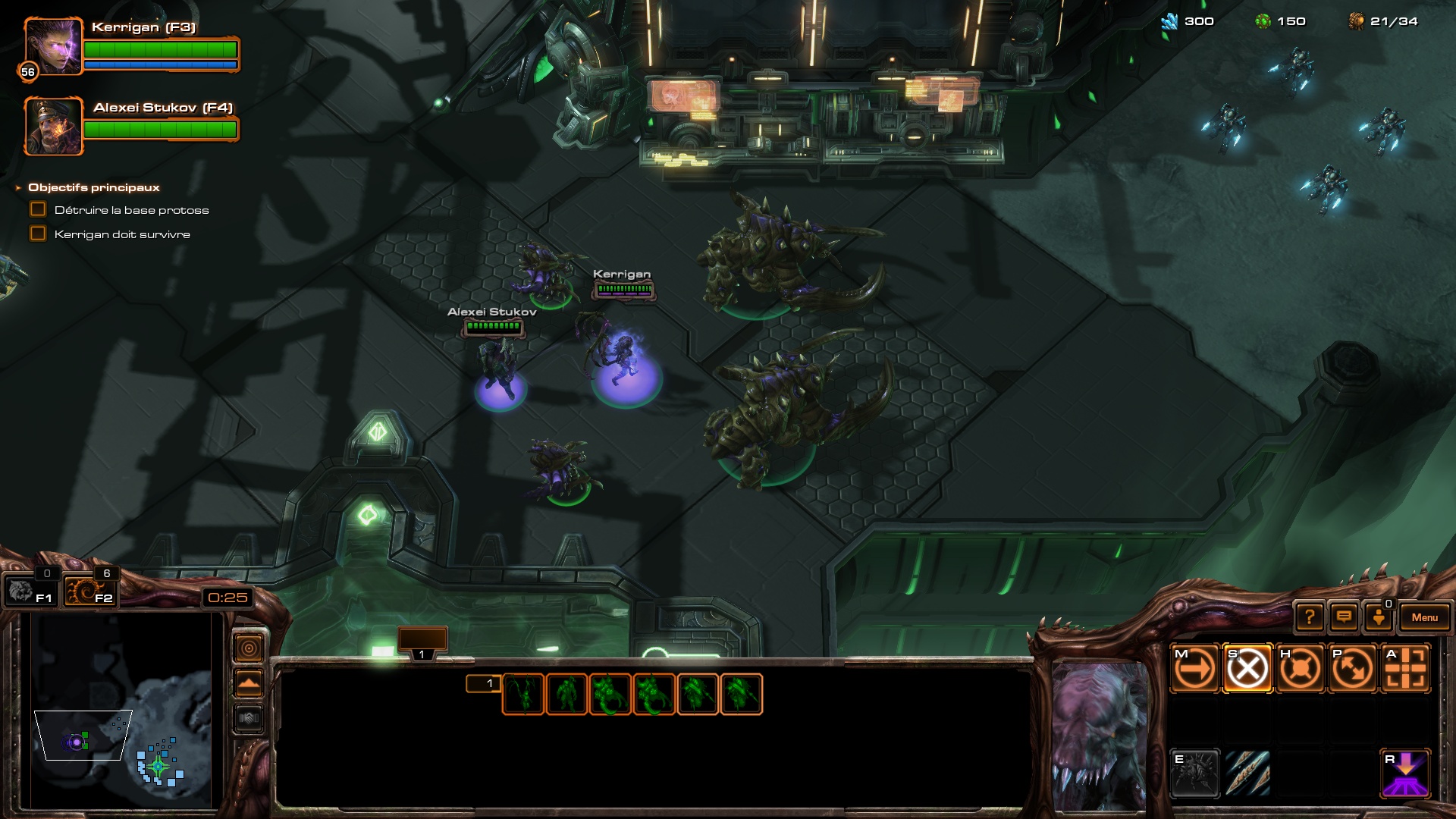Click the purple downward-arrow ability icon
The width and height of the screenshot is (1456, 819).
click(1405, 773)
